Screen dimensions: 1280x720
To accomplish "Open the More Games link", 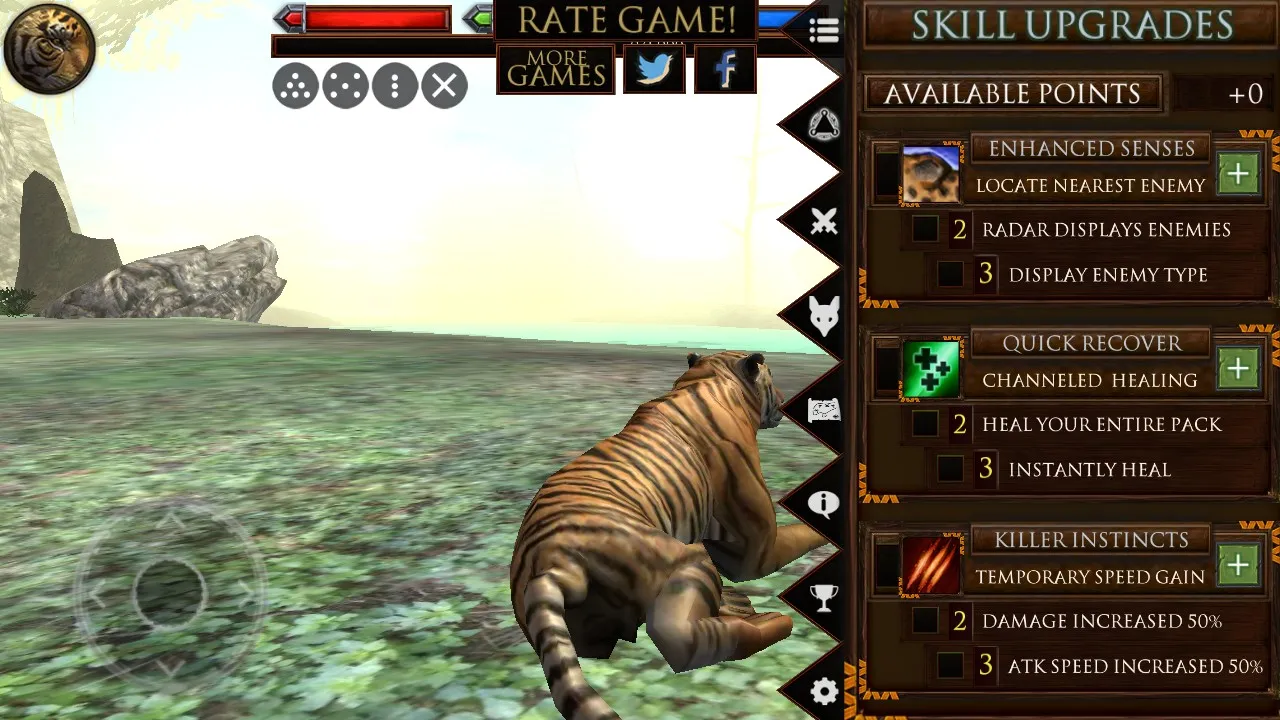I will click(x=556, y=69).
